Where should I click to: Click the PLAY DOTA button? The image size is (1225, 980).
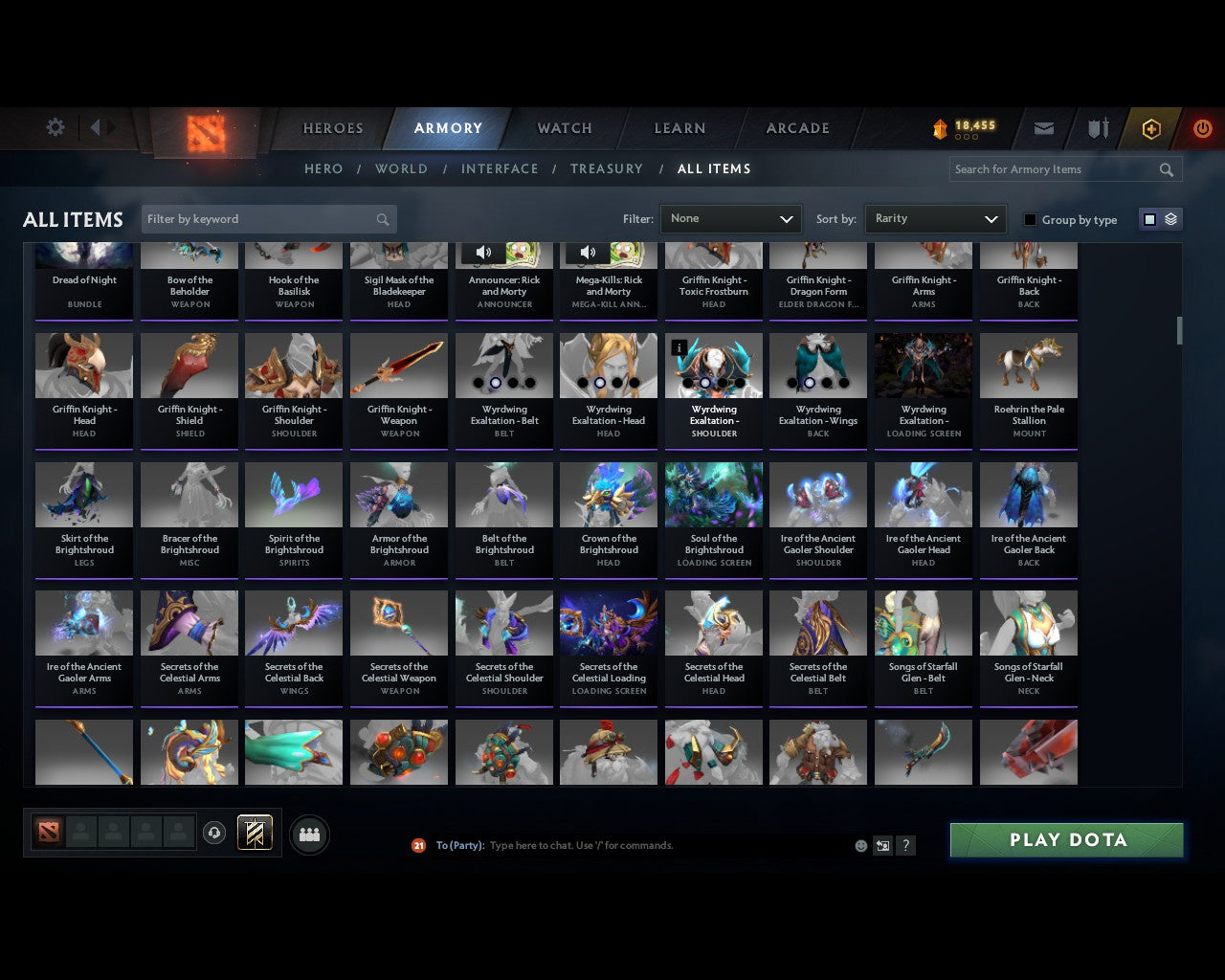point(1066,839)
